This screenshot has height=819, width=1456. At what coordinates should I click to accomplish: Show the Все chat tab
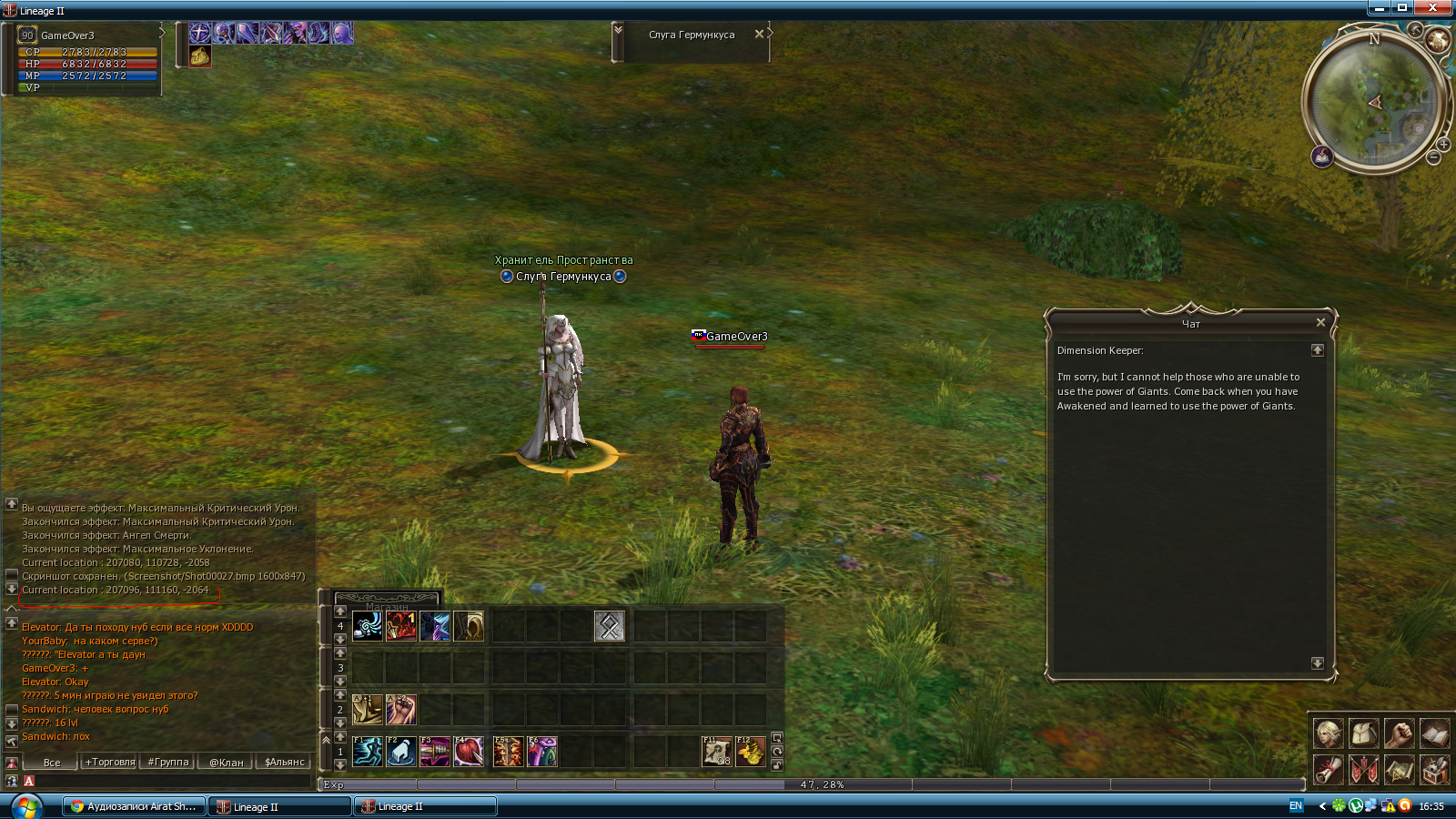(52, 762)
